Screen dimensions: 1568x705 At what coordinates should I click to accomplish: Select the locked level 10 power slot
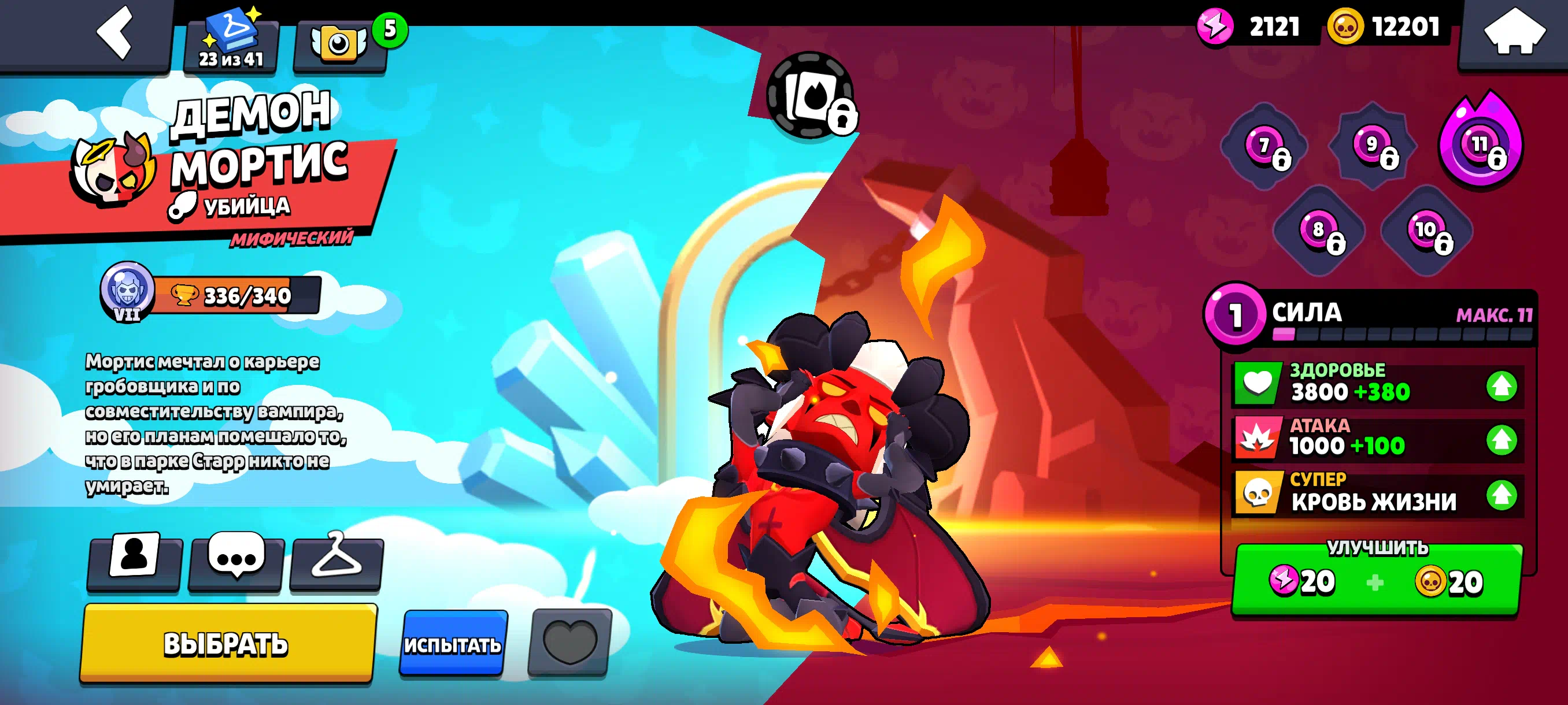pos(1426,231)
